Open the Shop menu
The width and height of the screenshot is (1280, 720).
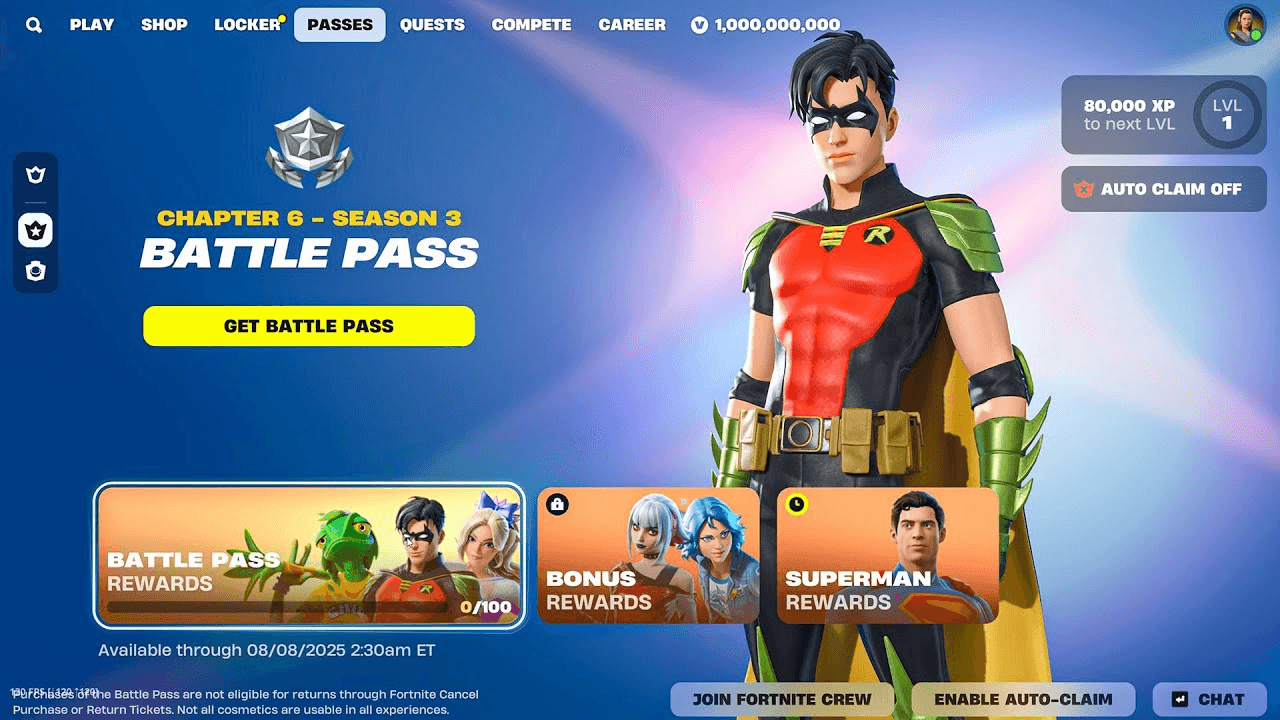pyautogui.click(x=164, y=24)
